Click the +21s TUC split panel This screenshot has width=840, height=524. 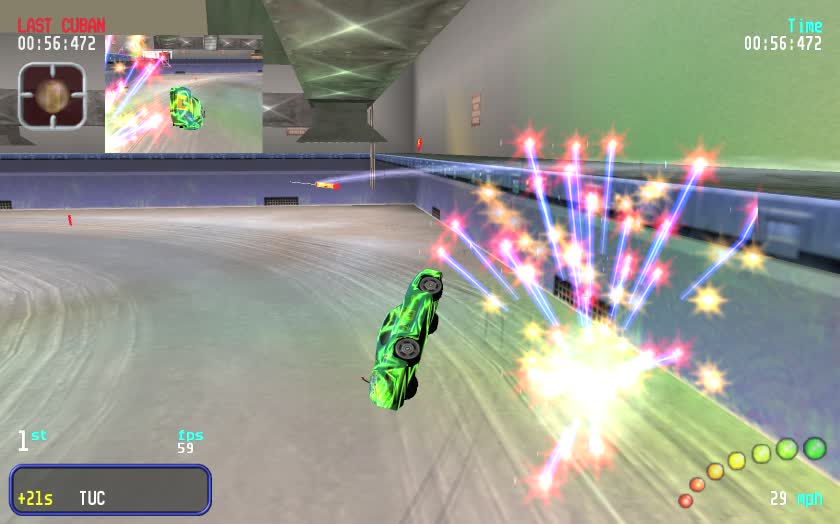(111, 490)
